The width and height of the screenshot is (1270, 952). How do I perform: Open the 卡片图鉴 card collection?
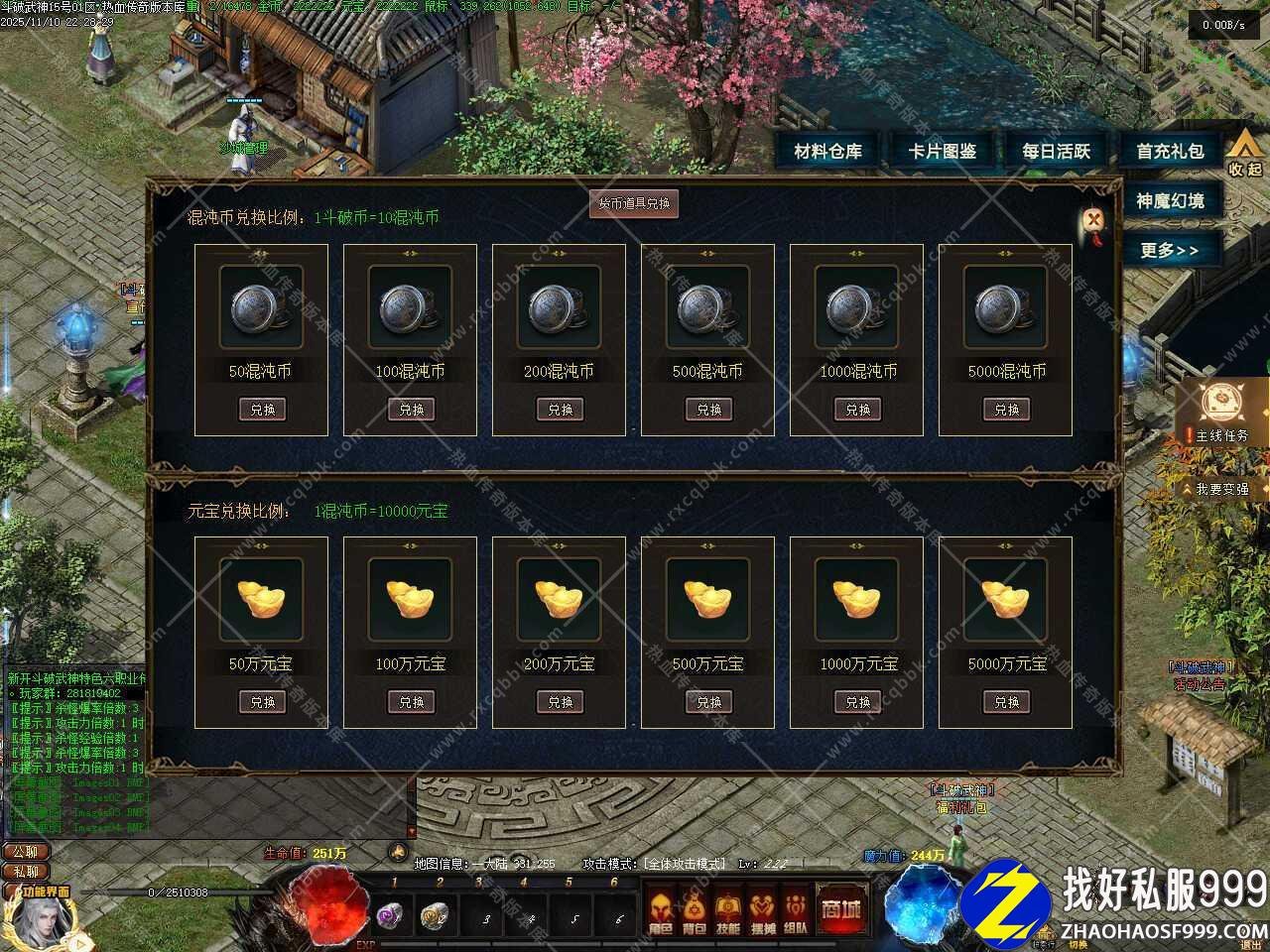tap(943, 152)
